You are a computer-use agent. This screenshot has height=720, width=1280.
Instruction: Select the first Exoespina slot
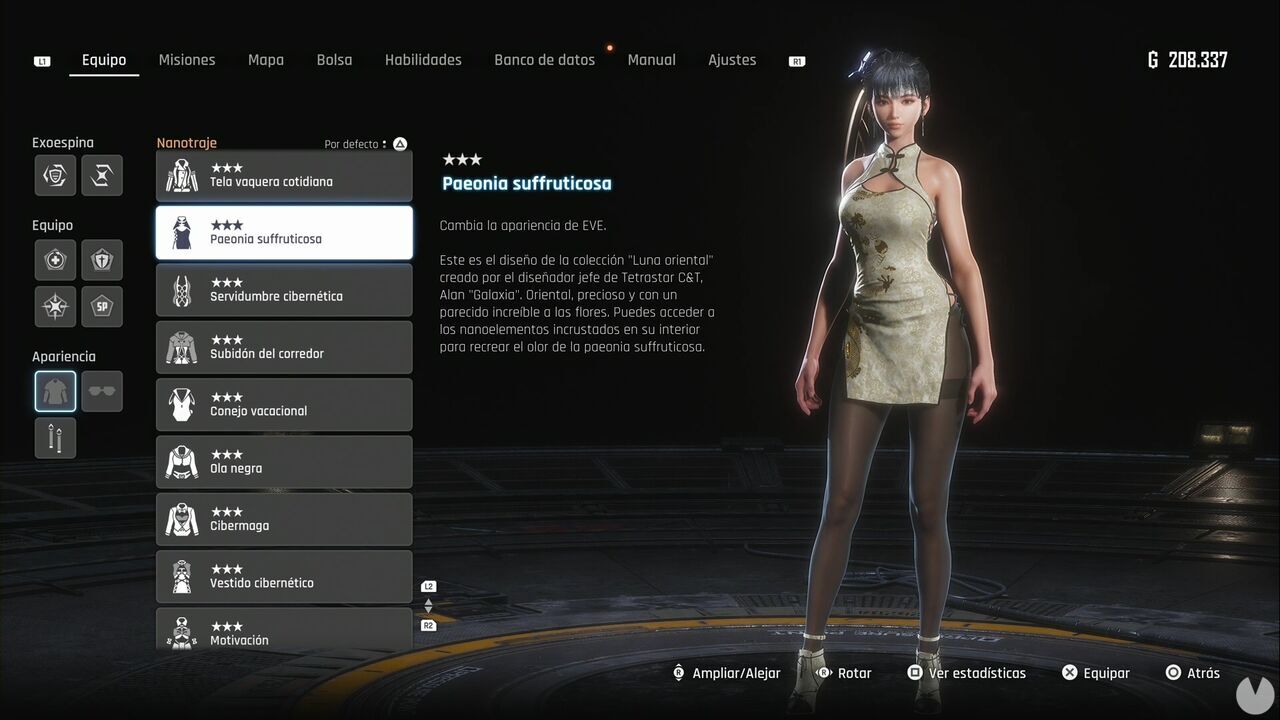pyautogui.click(x=55, y=175)
